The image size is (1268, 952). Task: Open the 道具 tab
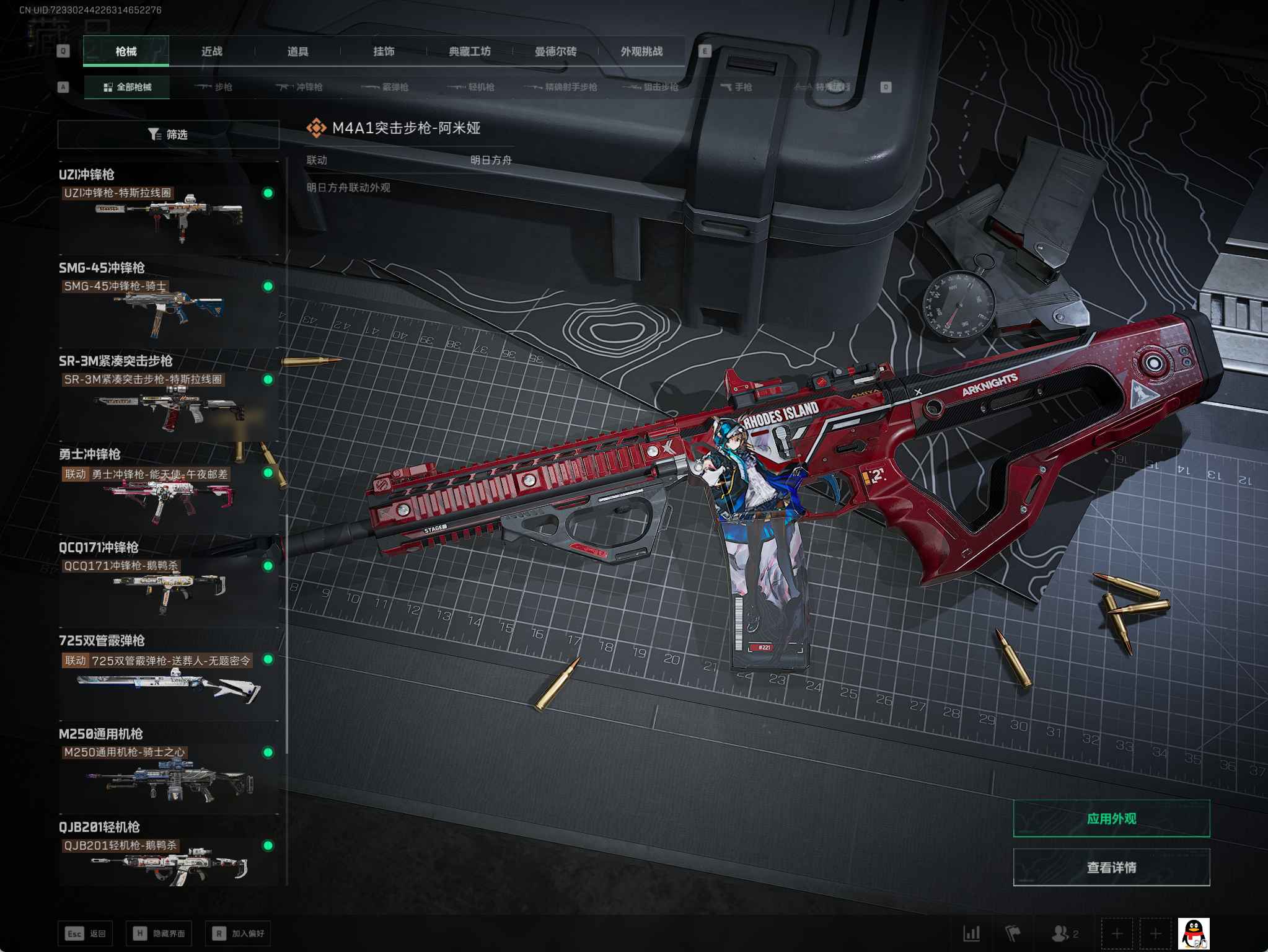pyautogui.click(x=297, y=51)
